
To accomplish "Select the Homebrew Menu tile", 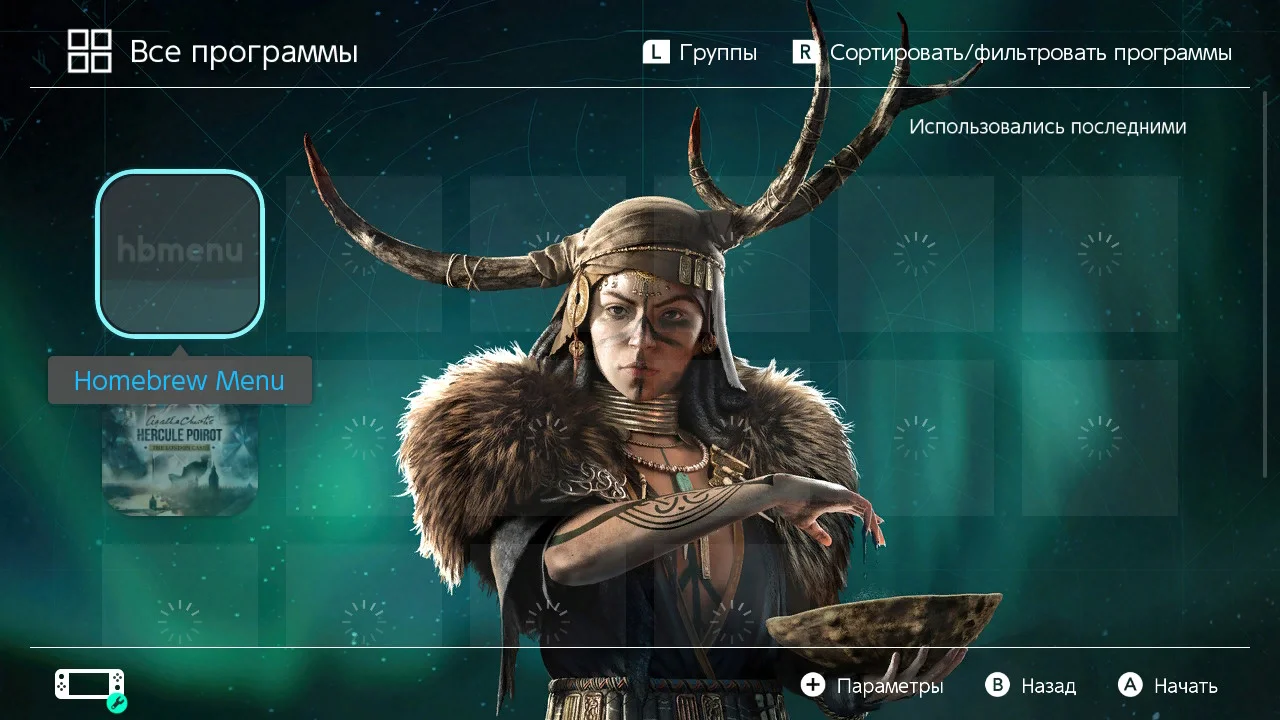I will click(x=180, y=253).
